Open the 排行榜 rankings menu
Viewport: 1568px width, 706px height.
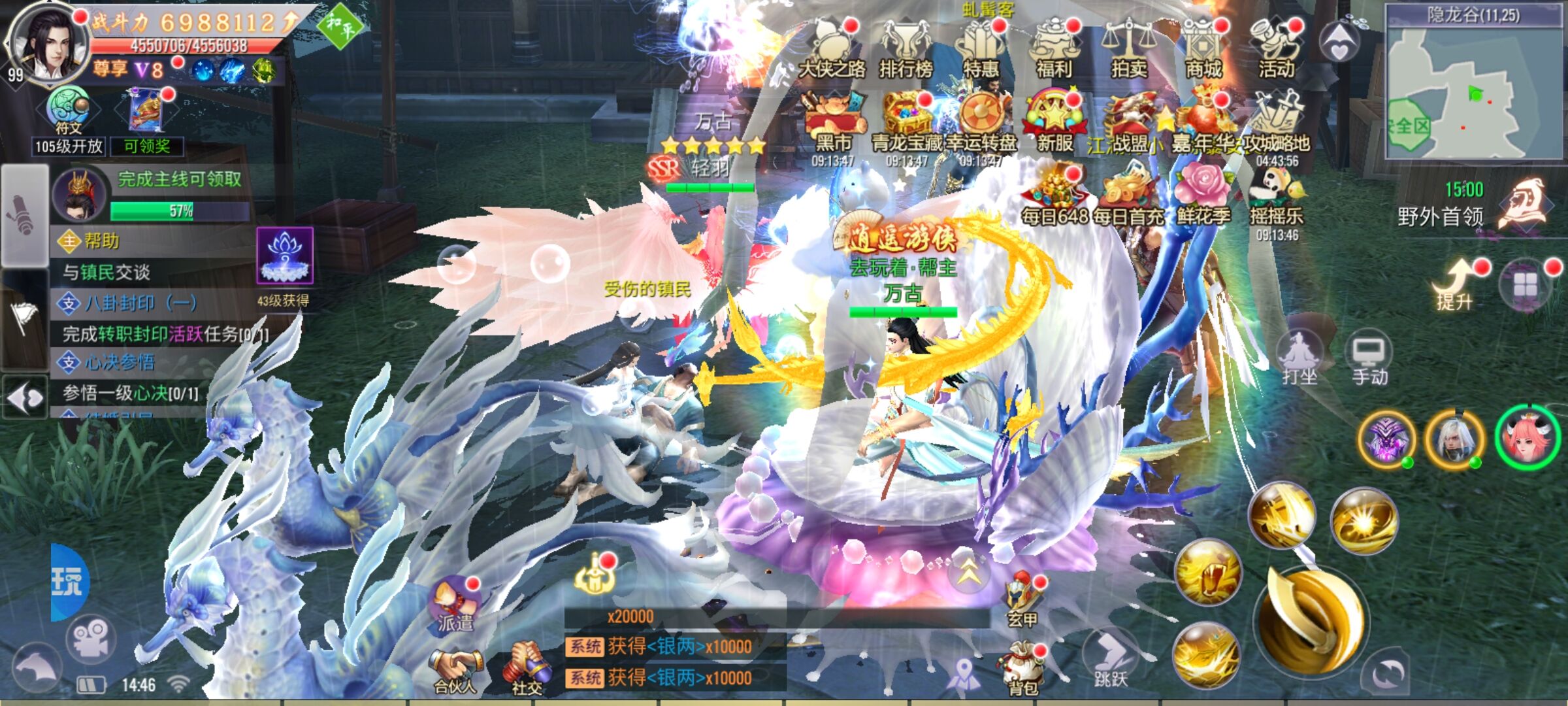tap(906, 49)
